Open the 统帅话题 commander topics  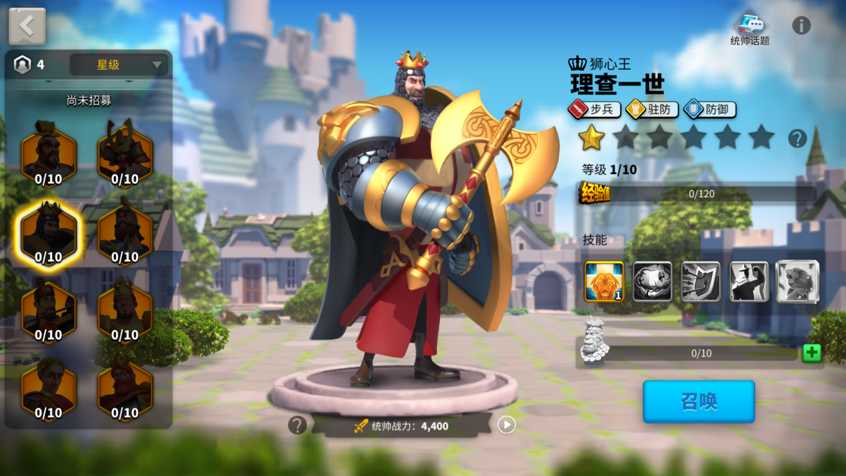click(750, 28)
